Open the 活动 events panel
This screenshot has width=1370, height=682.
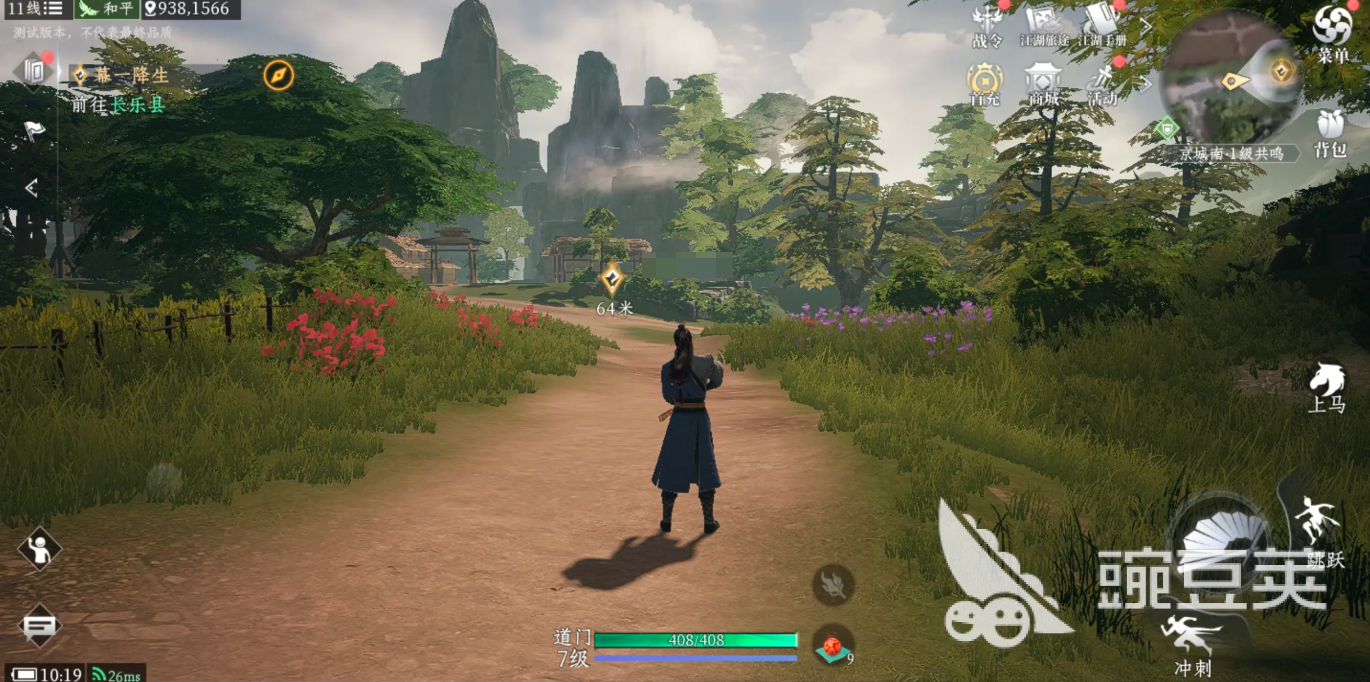pyautogui.click(x=1102, y=83)
